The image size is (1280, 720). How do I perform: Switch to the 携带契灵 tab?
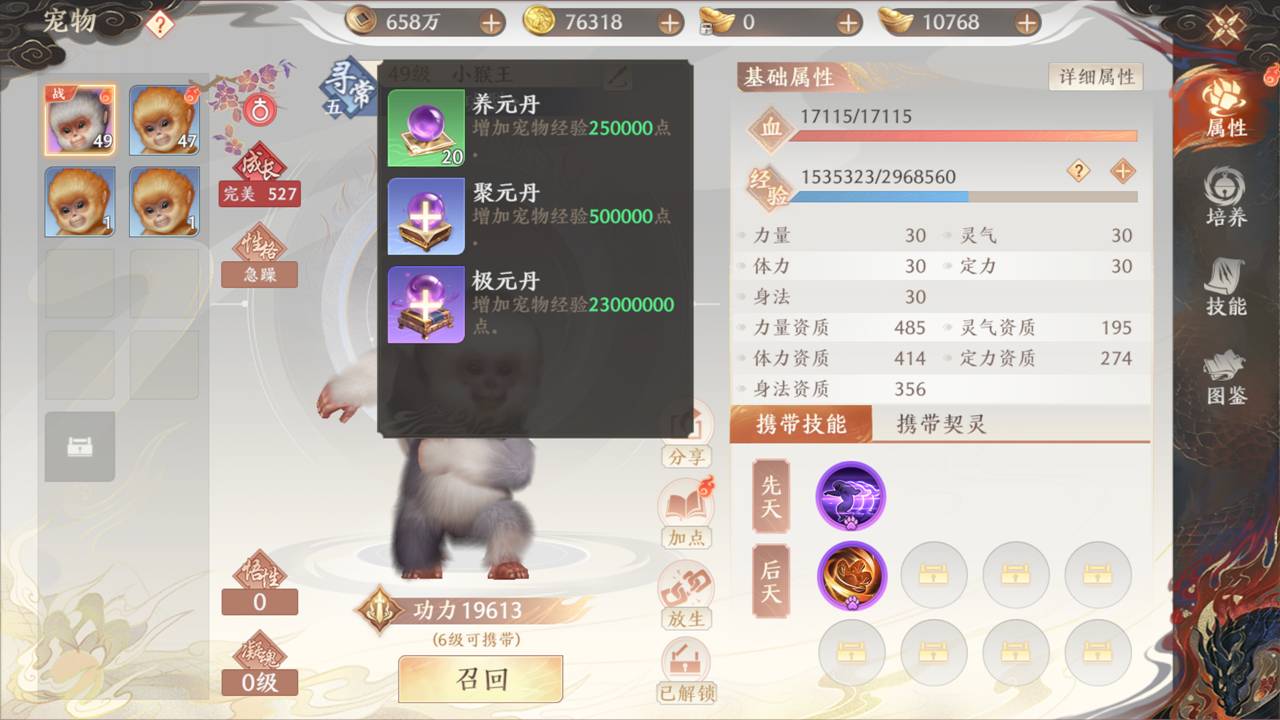[x=941, y=424]
